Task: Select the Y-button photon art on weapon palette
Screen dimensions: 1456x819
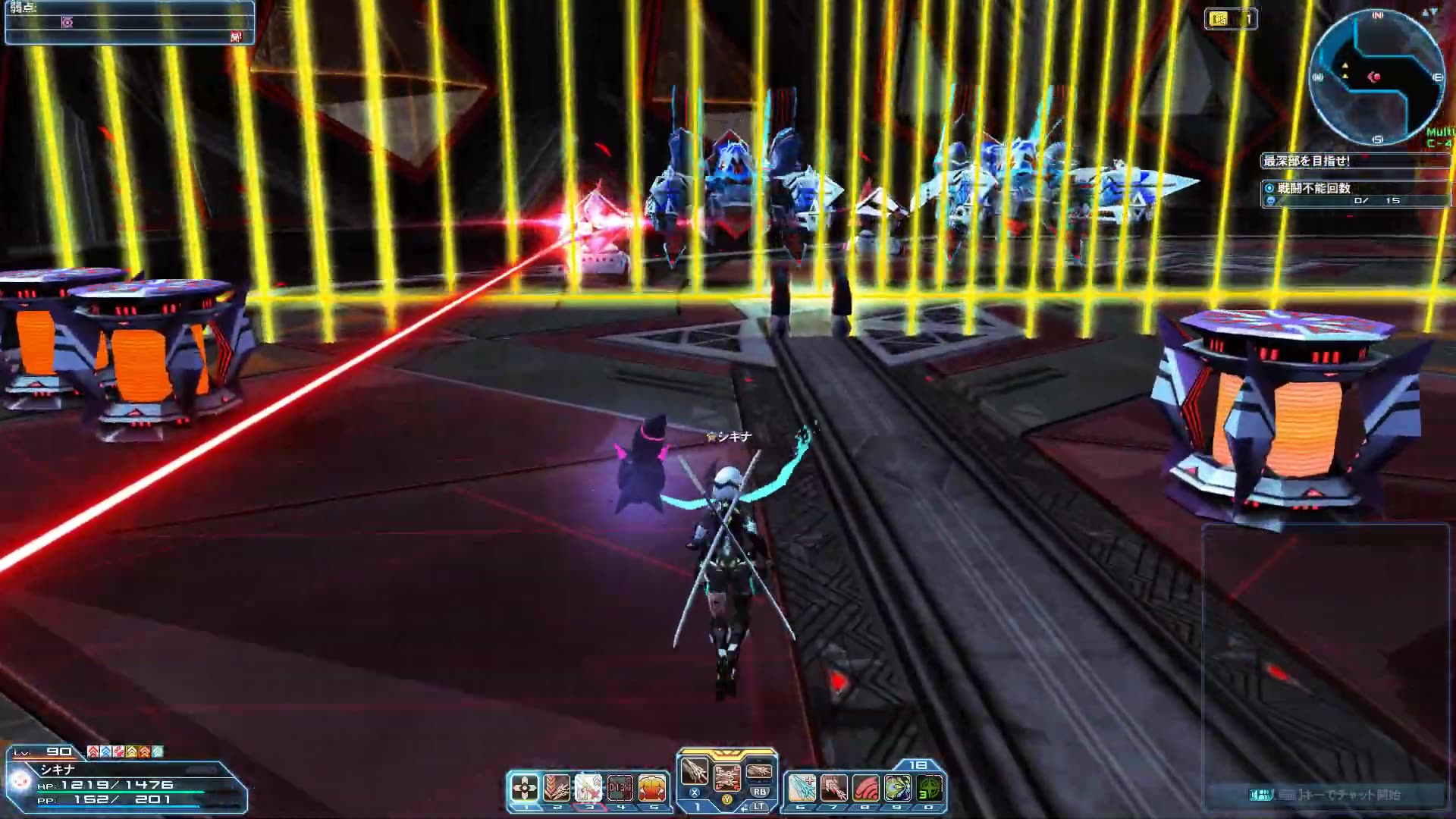Action: [726, 777]
